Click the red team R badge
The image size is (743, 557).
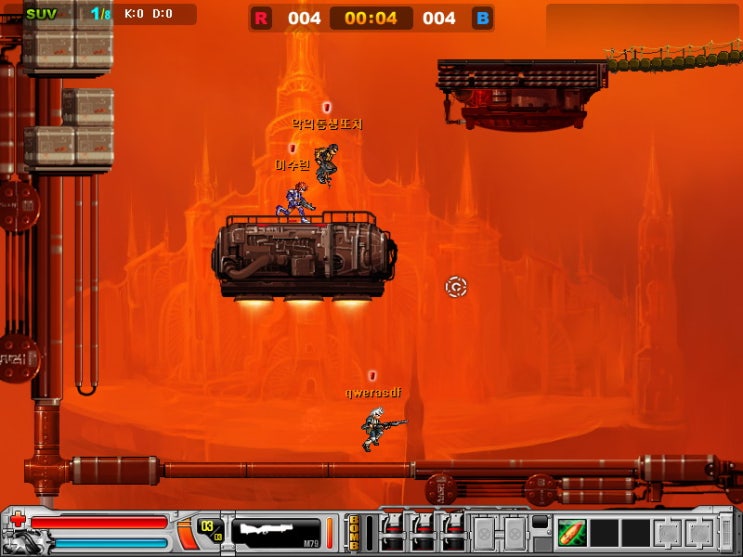click(x=261, y=18)
